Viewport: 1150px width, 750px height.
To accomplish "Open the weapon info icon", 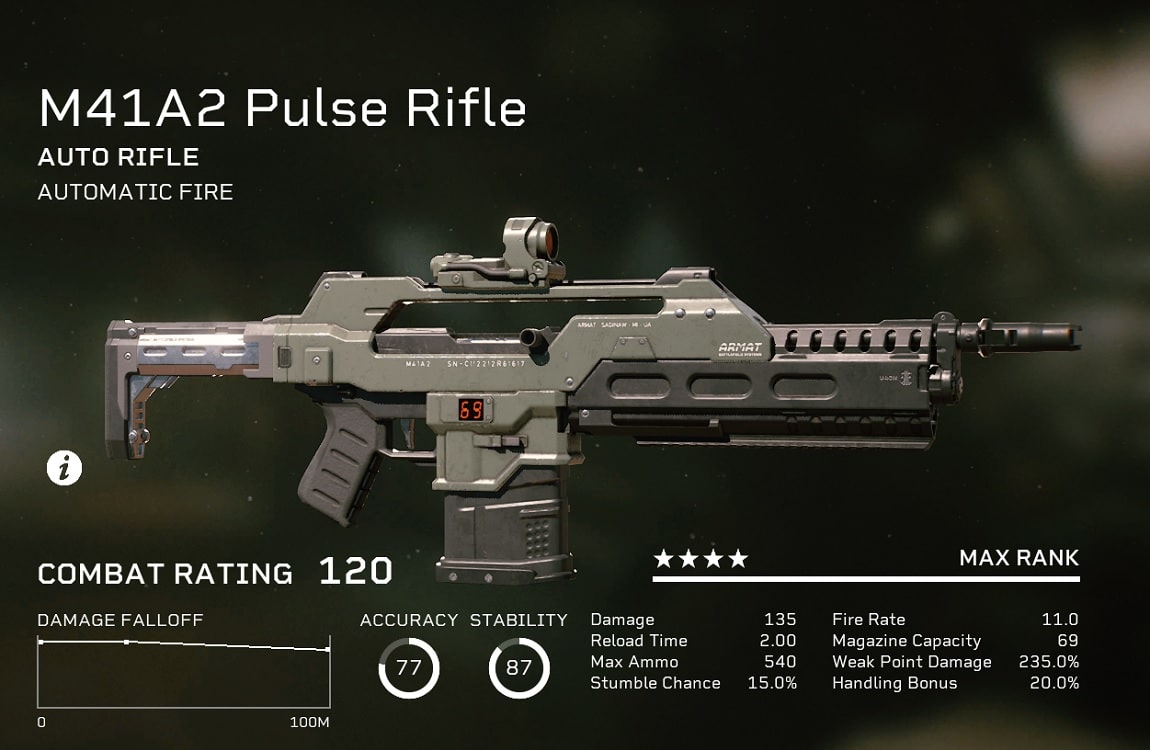I will 65,468.
